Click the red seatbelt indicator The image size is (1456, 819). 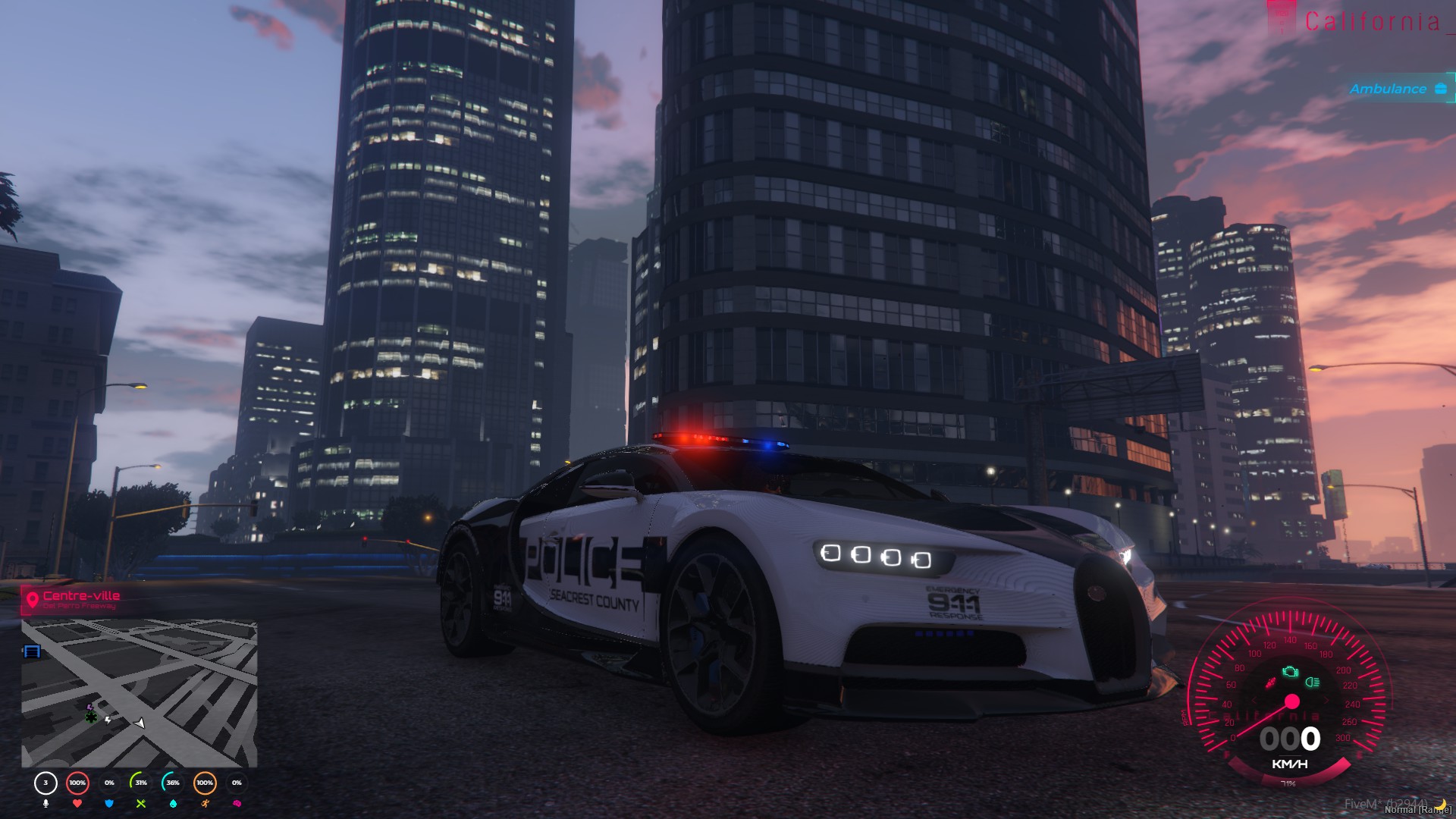coord(1271,682)
